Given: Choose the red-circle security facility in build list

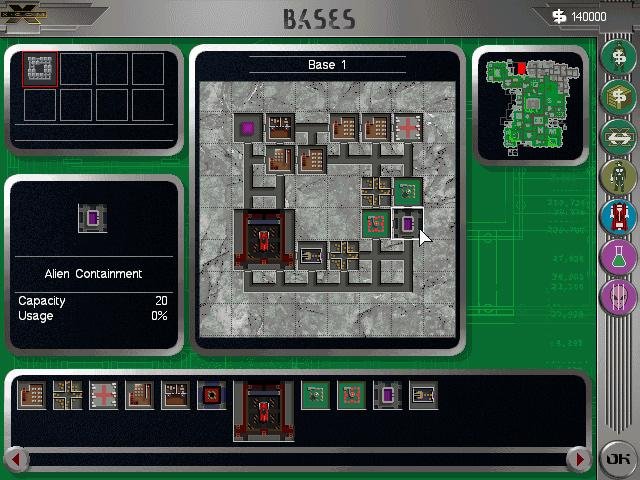Looking at the screenshot, I should pos(211,396).
